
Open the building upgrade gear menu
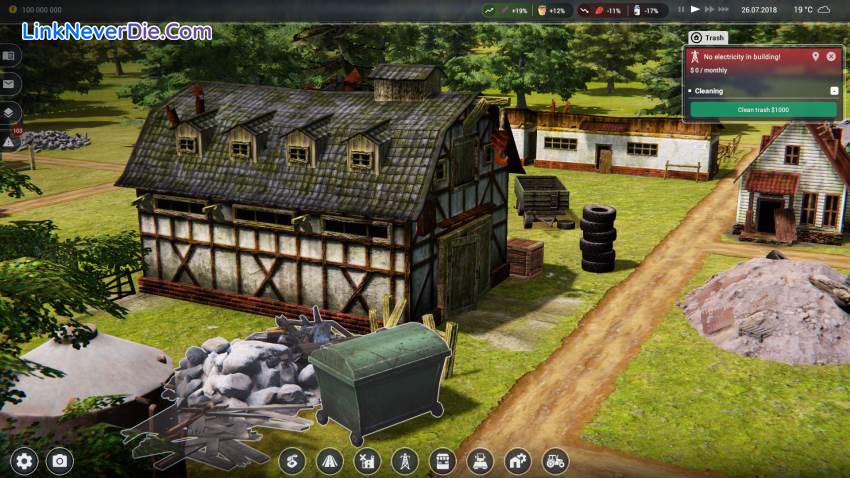pos(517,461)
